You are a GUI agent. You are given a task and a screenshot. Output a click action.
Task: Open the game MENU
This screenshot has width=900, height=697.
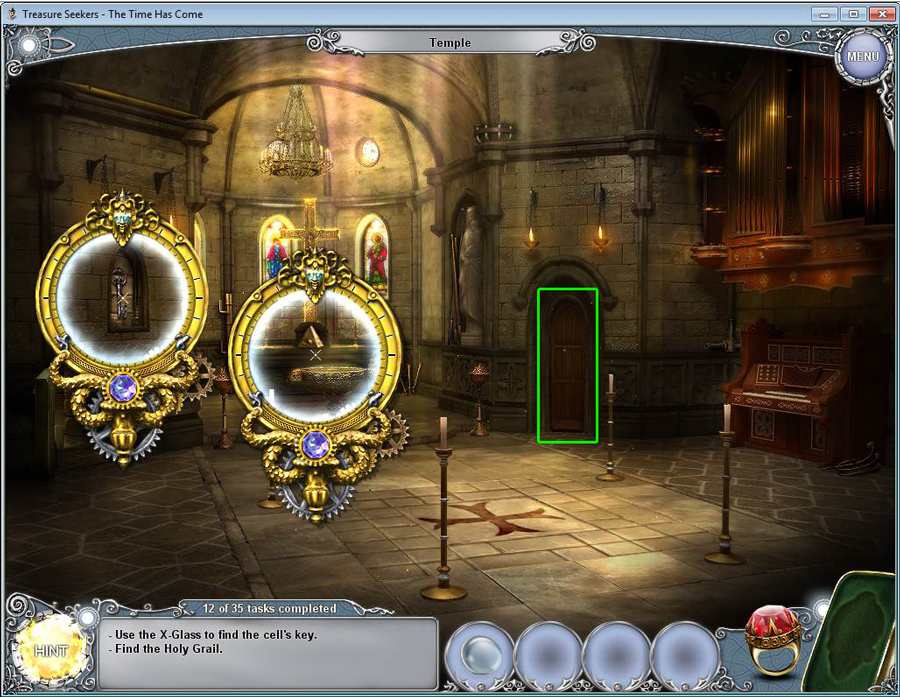[862, 56]
